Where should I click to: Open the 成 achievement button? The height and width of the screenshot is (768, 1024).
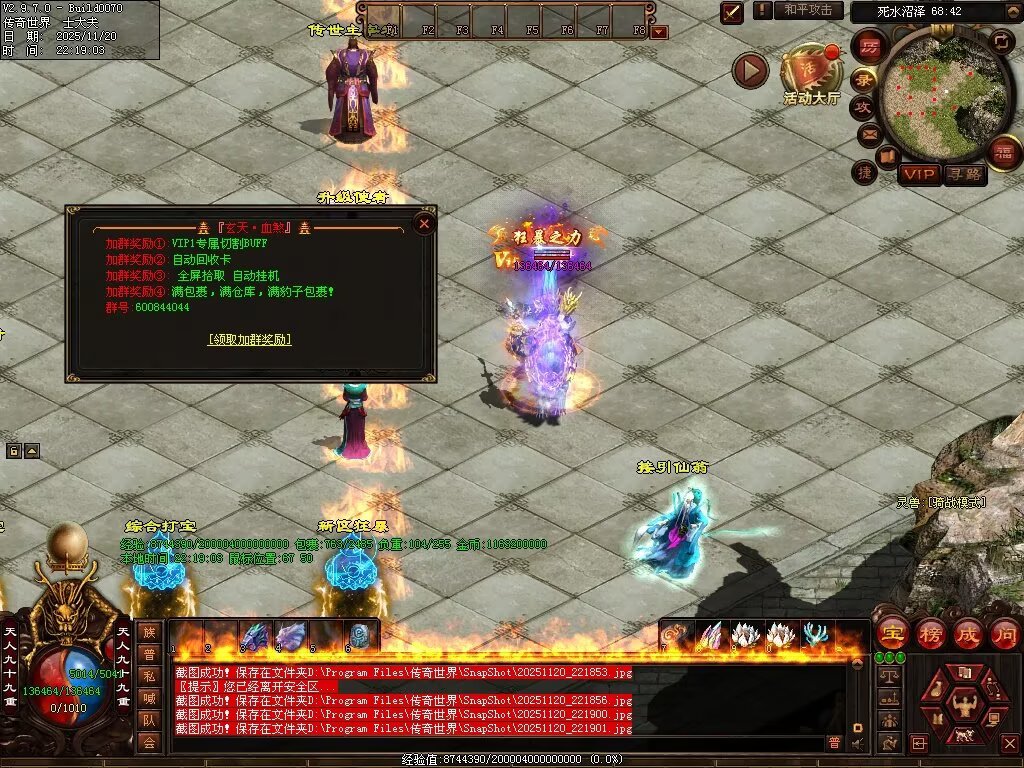click(968, 634)
